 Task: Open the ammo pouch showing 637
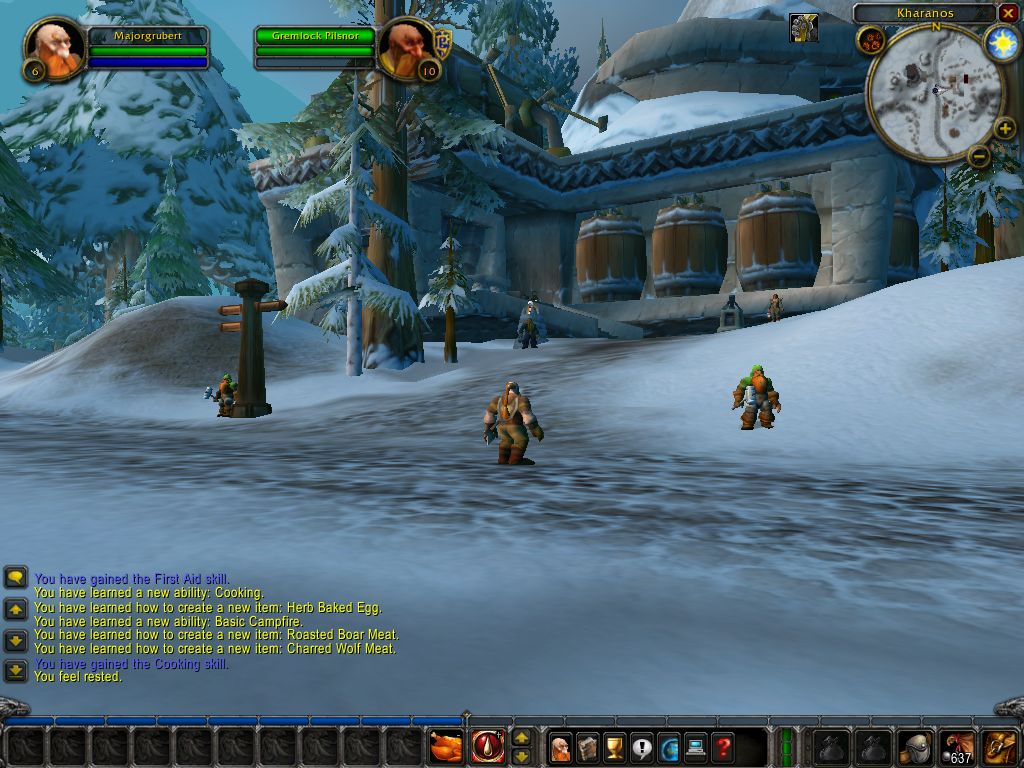958,746
